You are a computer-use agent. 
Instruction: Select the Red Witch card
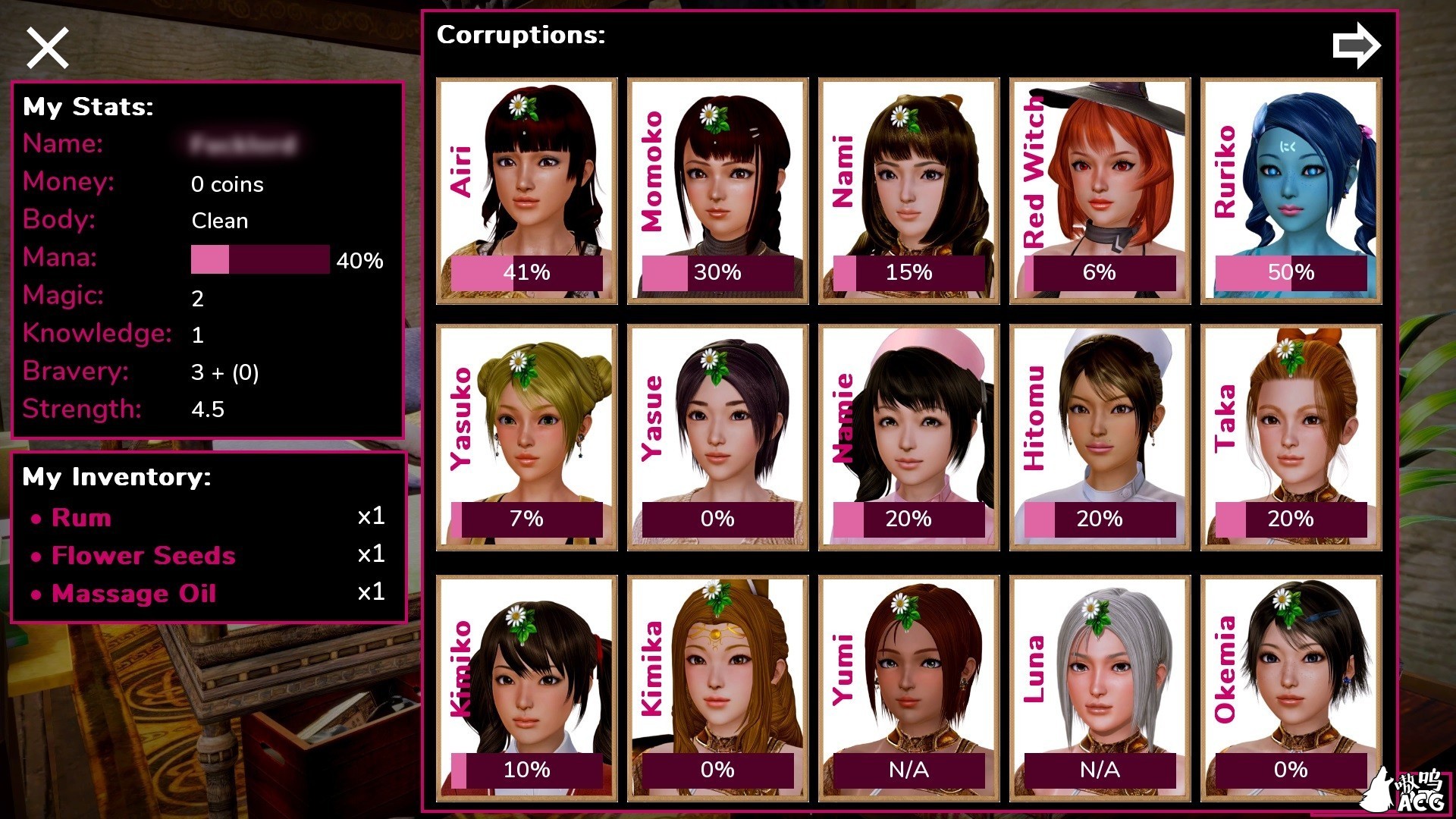[x=1100, y=190]
